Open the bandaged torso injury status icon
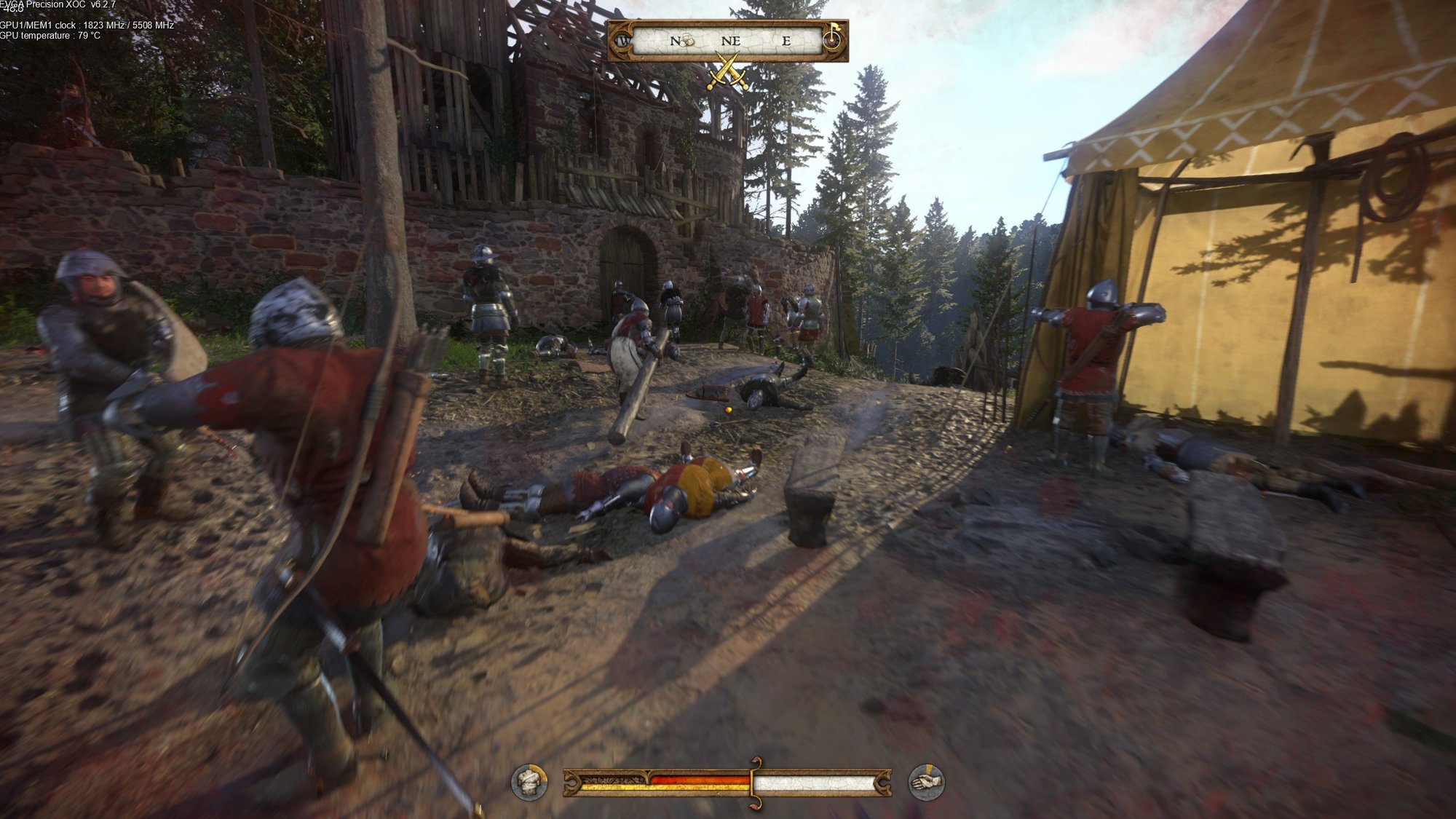This screenshot has height=819, width=1456. (529, 783)
